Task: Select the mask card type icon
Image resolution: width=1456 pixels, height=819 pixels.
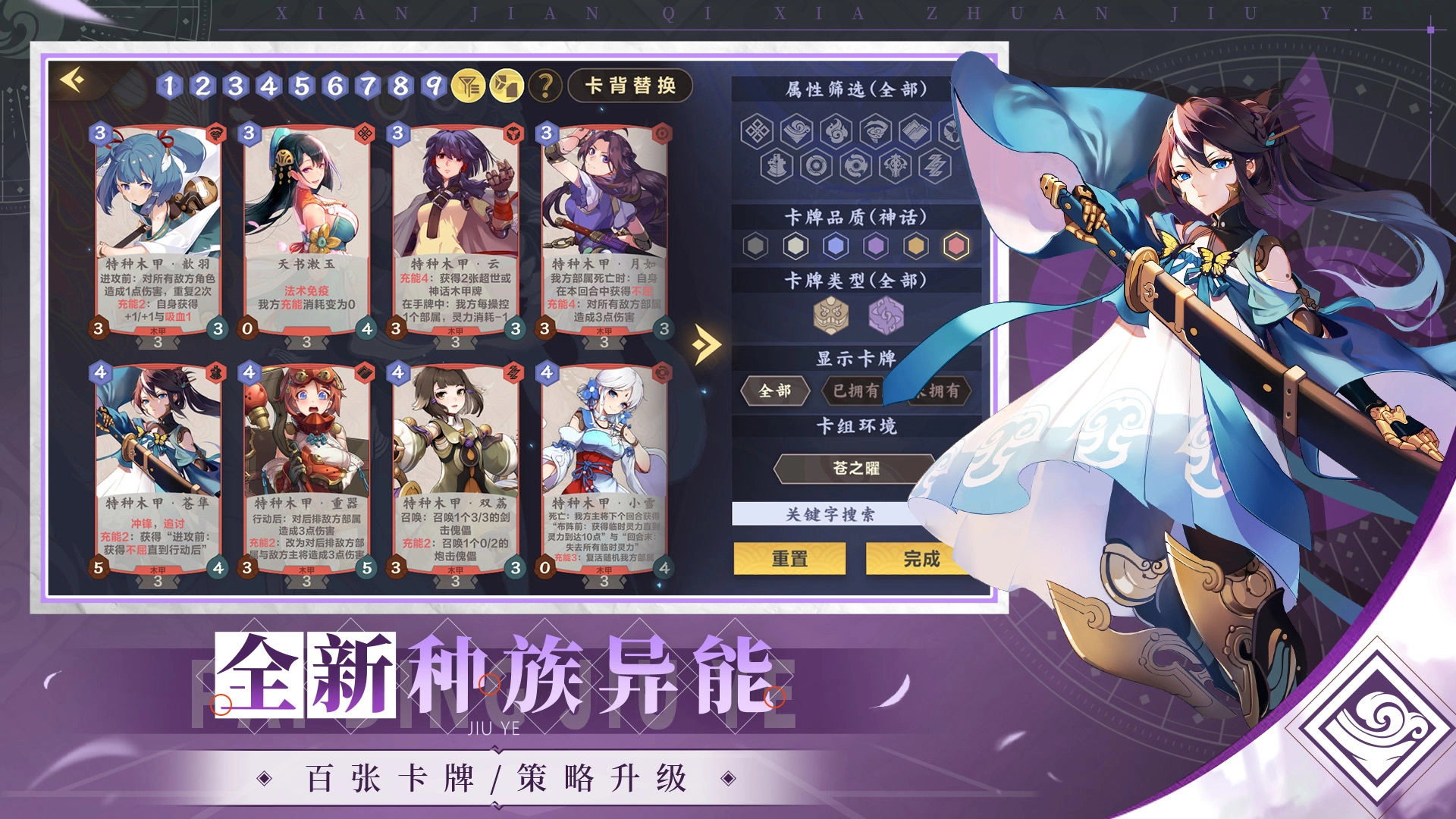Action: (831, 317)
